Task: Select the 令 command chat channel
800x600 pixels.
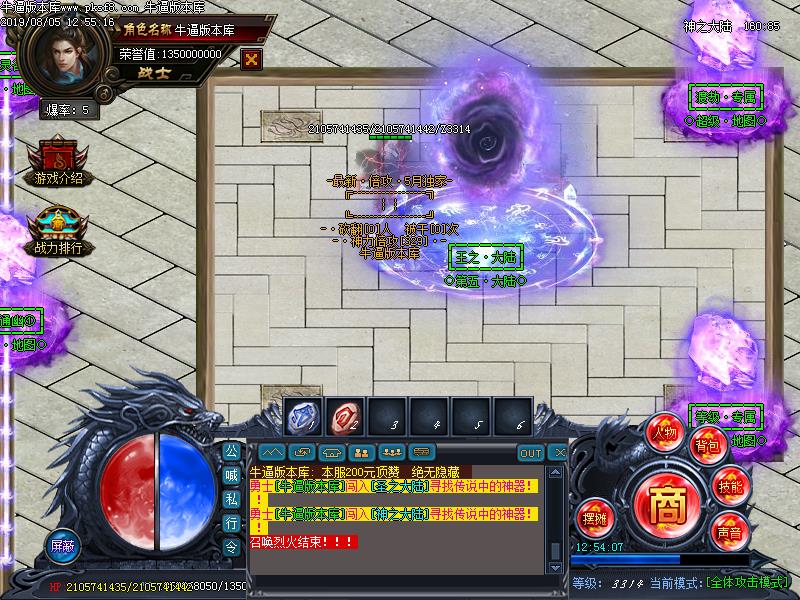Action: [231, 547]
